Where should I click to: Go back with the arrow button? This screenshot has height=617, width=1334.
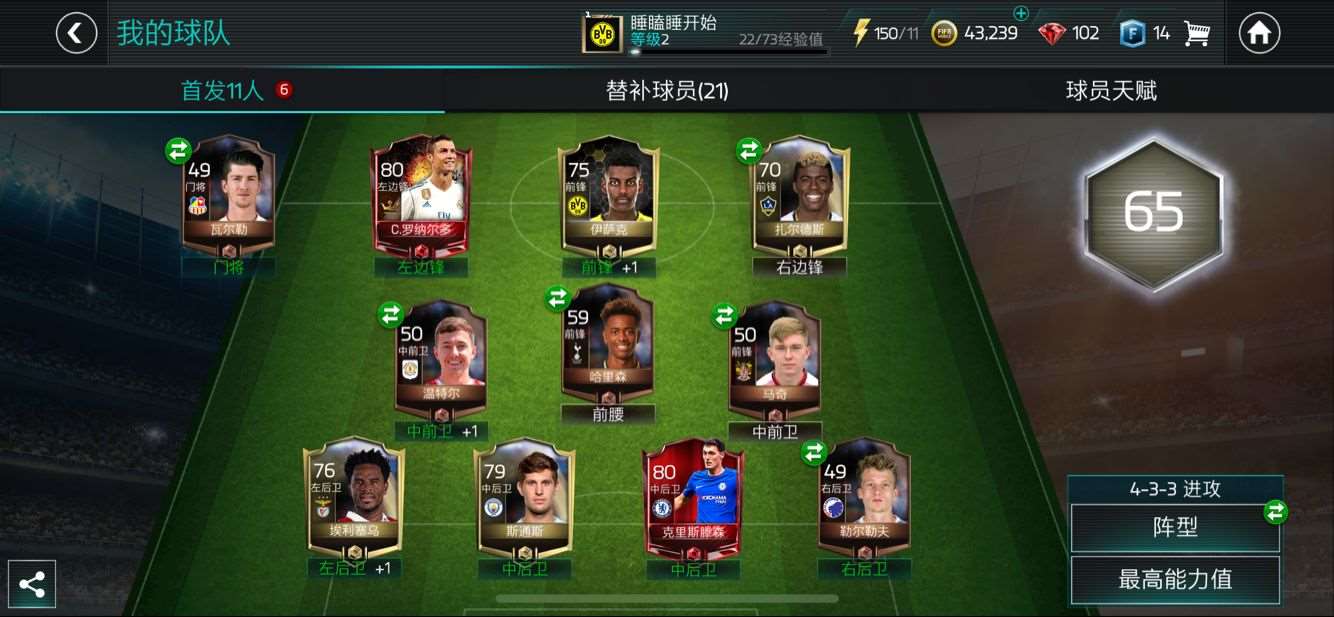pyautogui.click(x=76, y=33)
